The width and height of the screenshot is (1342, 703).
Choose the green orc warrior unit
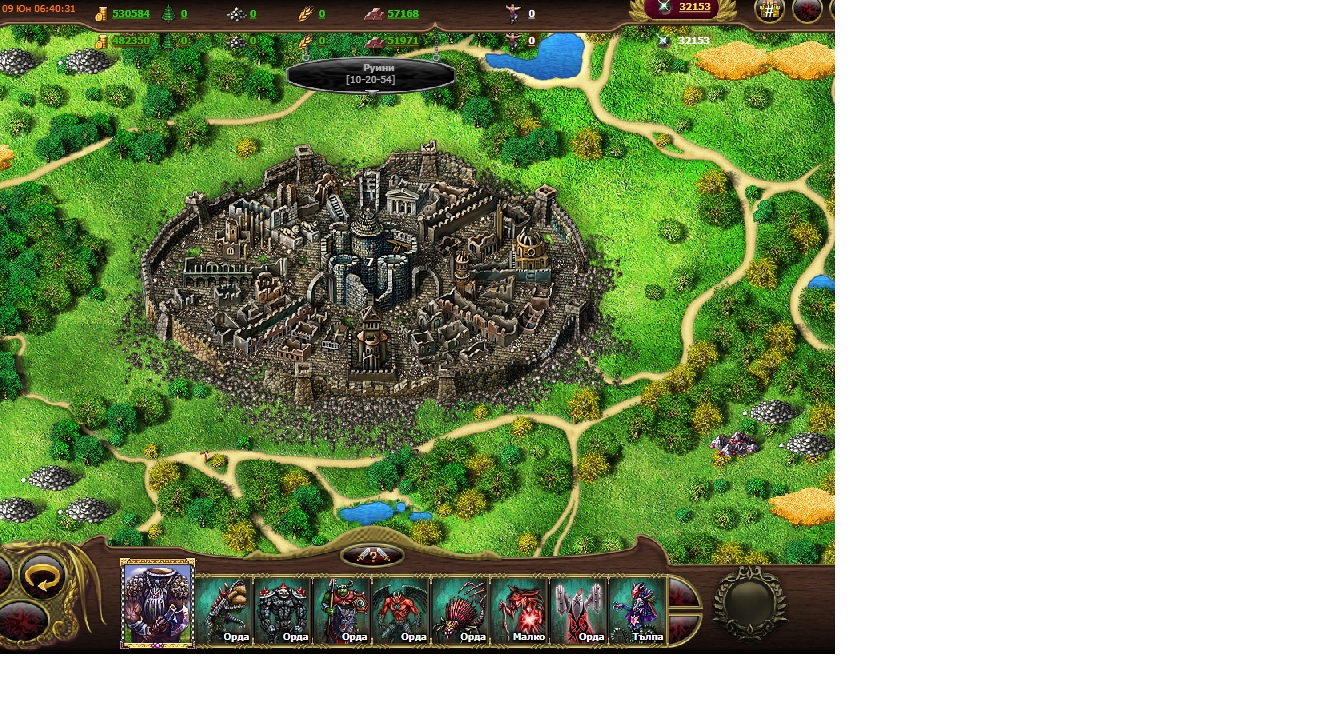(341, 609)
